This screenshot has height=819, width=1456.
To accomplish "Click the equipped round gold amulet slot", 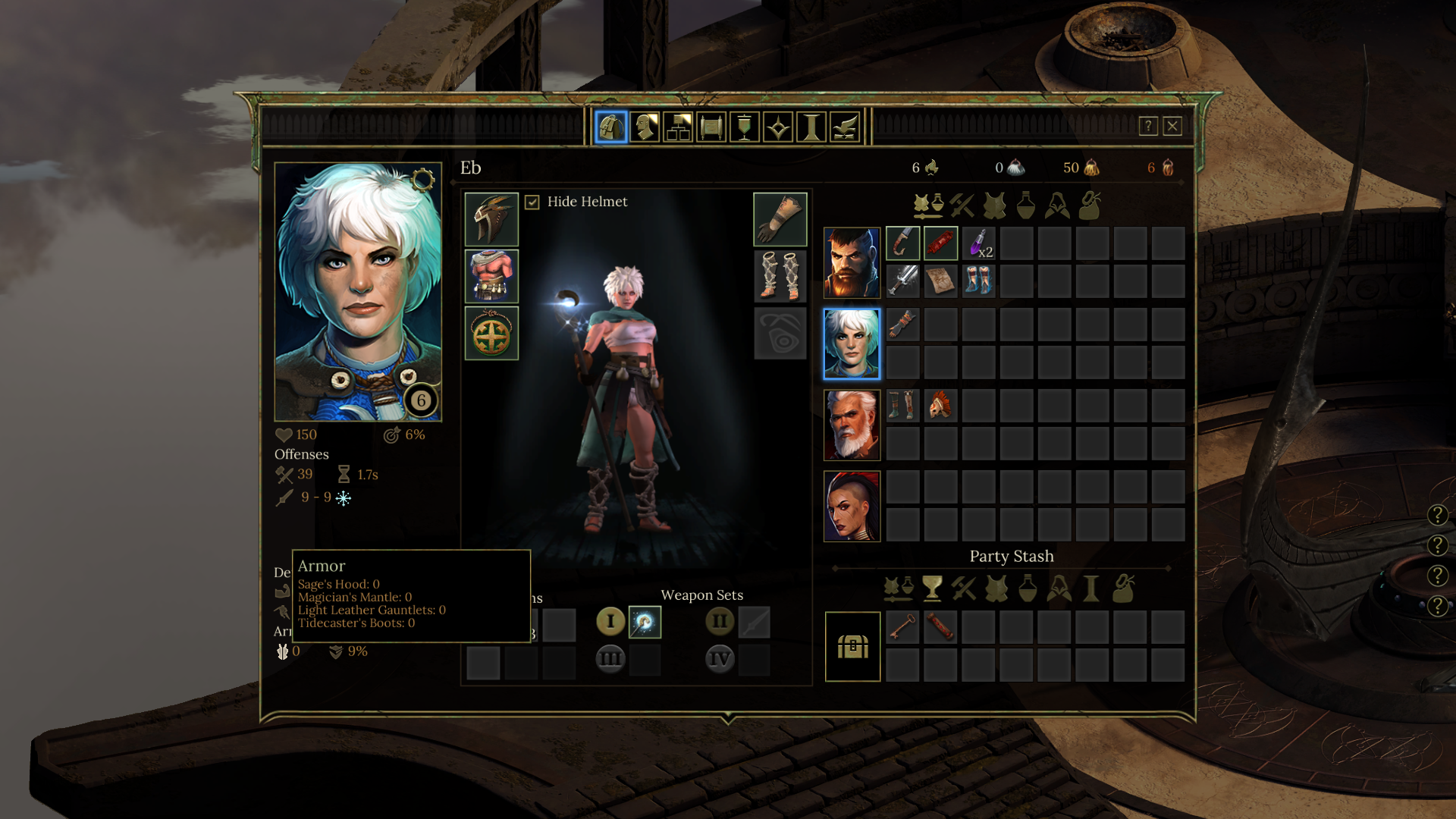I will [x=491, y=334].
